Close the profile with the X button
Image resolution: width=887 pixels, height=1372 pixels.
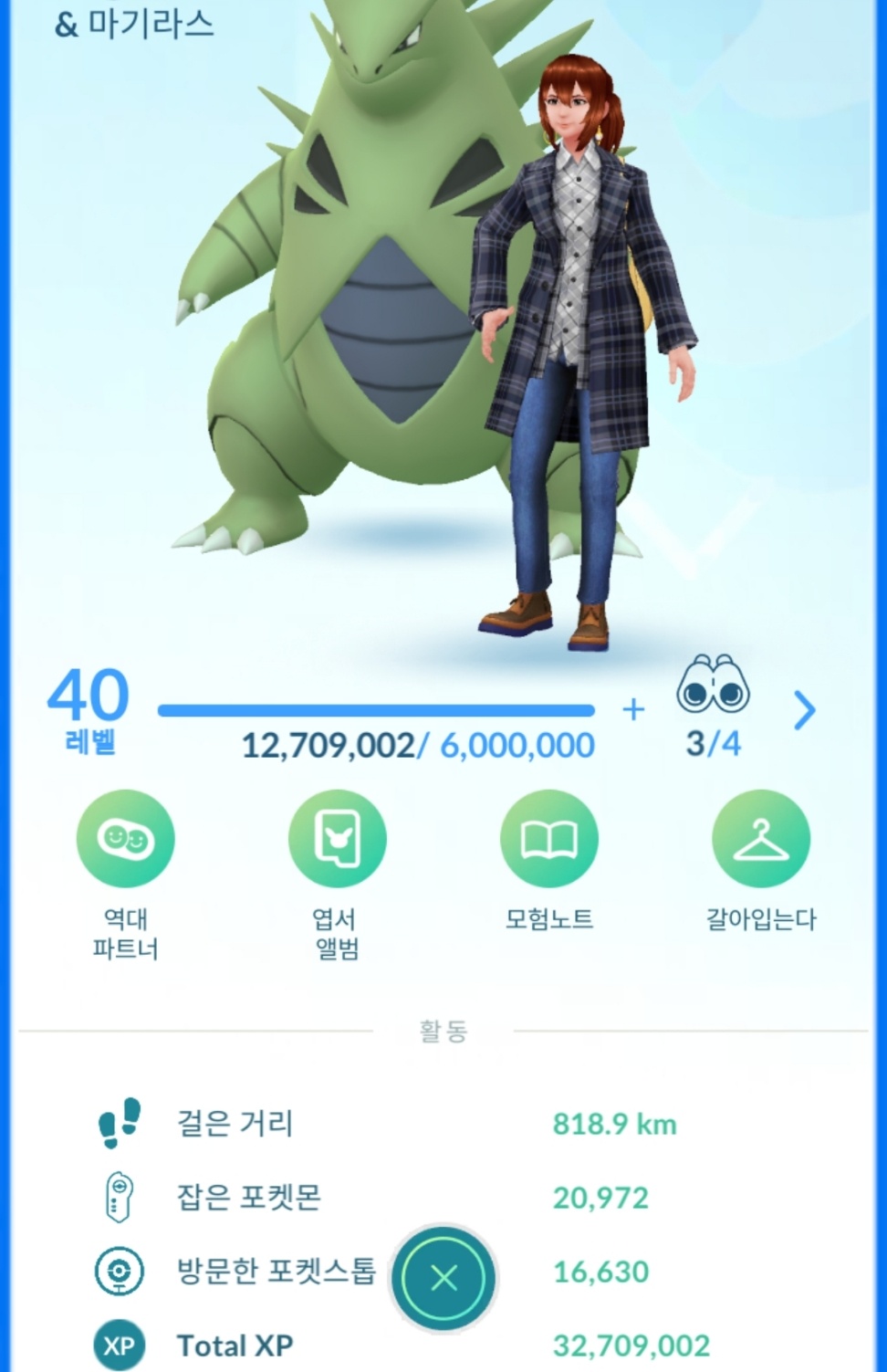click(443, 1278)
